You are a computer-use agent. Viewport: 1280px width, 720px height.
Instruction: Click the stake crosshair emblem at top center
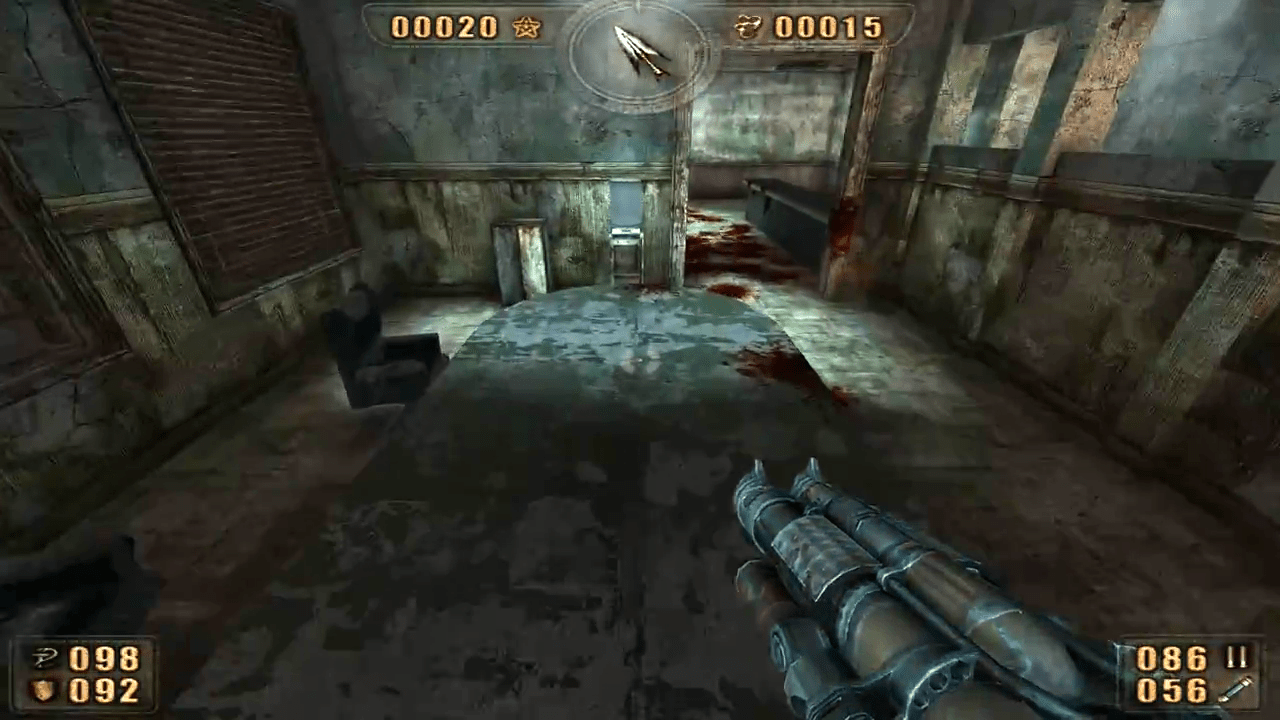point(640,50)
